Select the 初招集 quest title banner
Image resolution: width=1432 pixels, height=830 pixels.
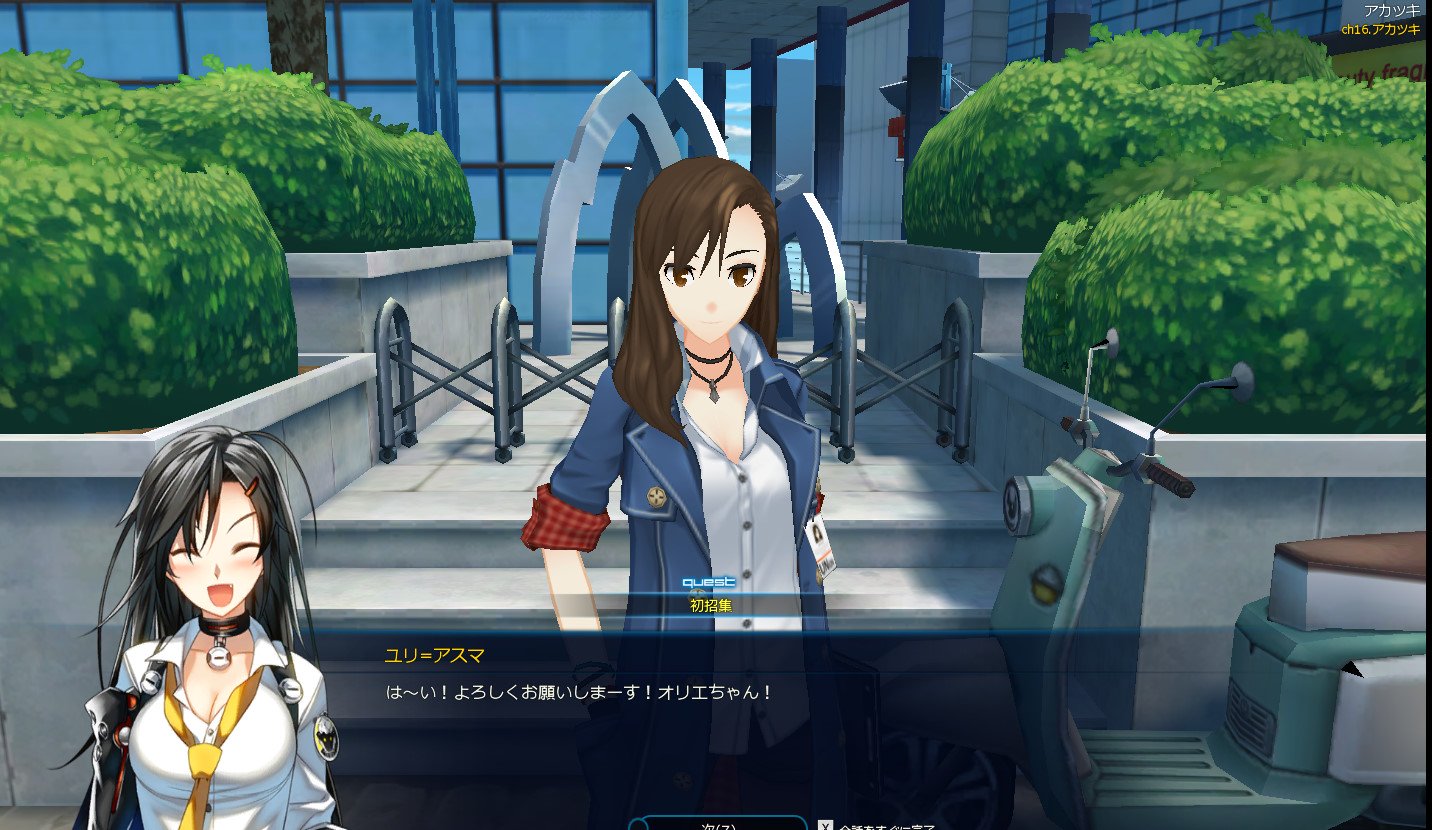710,605
